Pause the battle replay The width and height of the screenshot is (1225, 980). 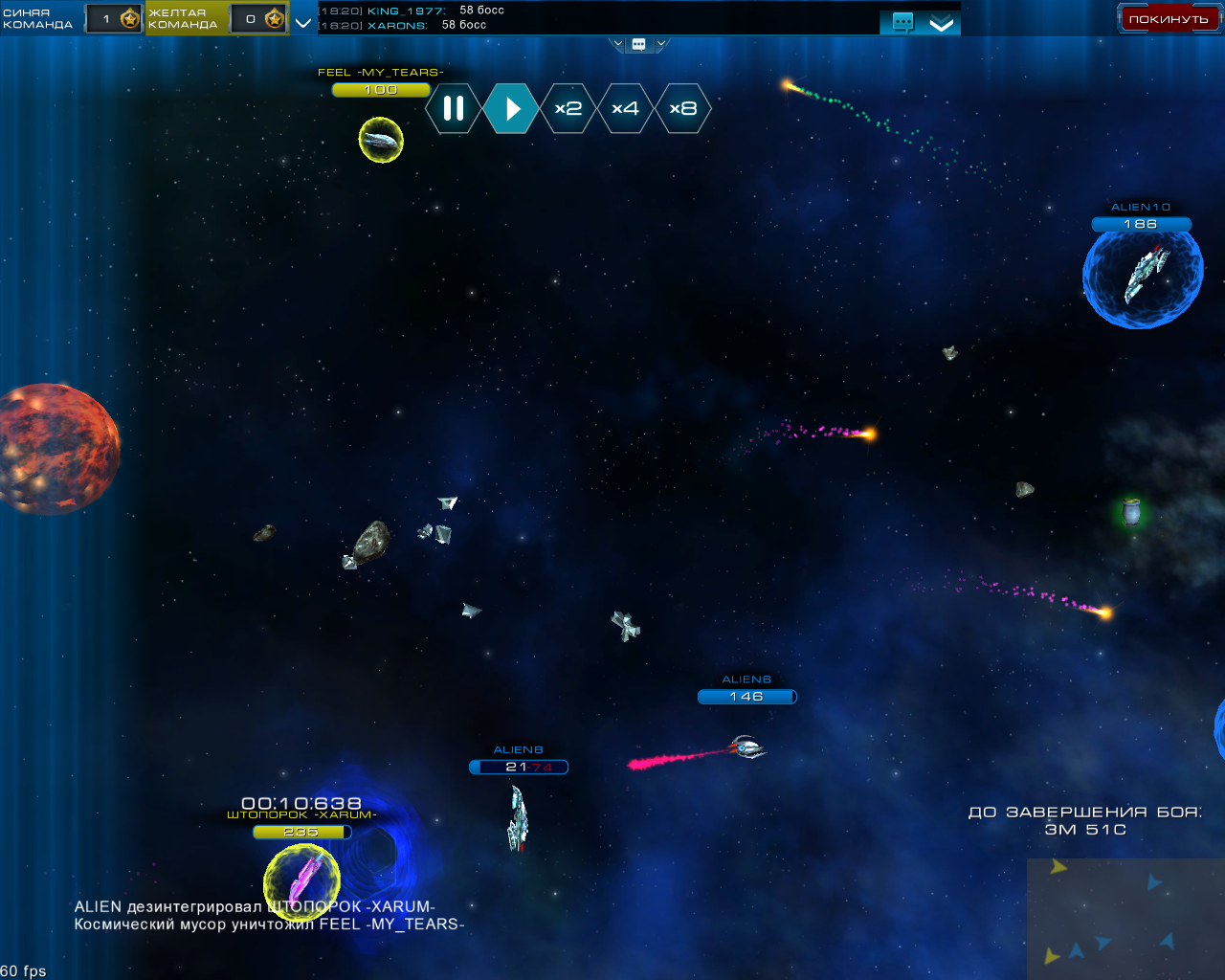click(454, 108)
